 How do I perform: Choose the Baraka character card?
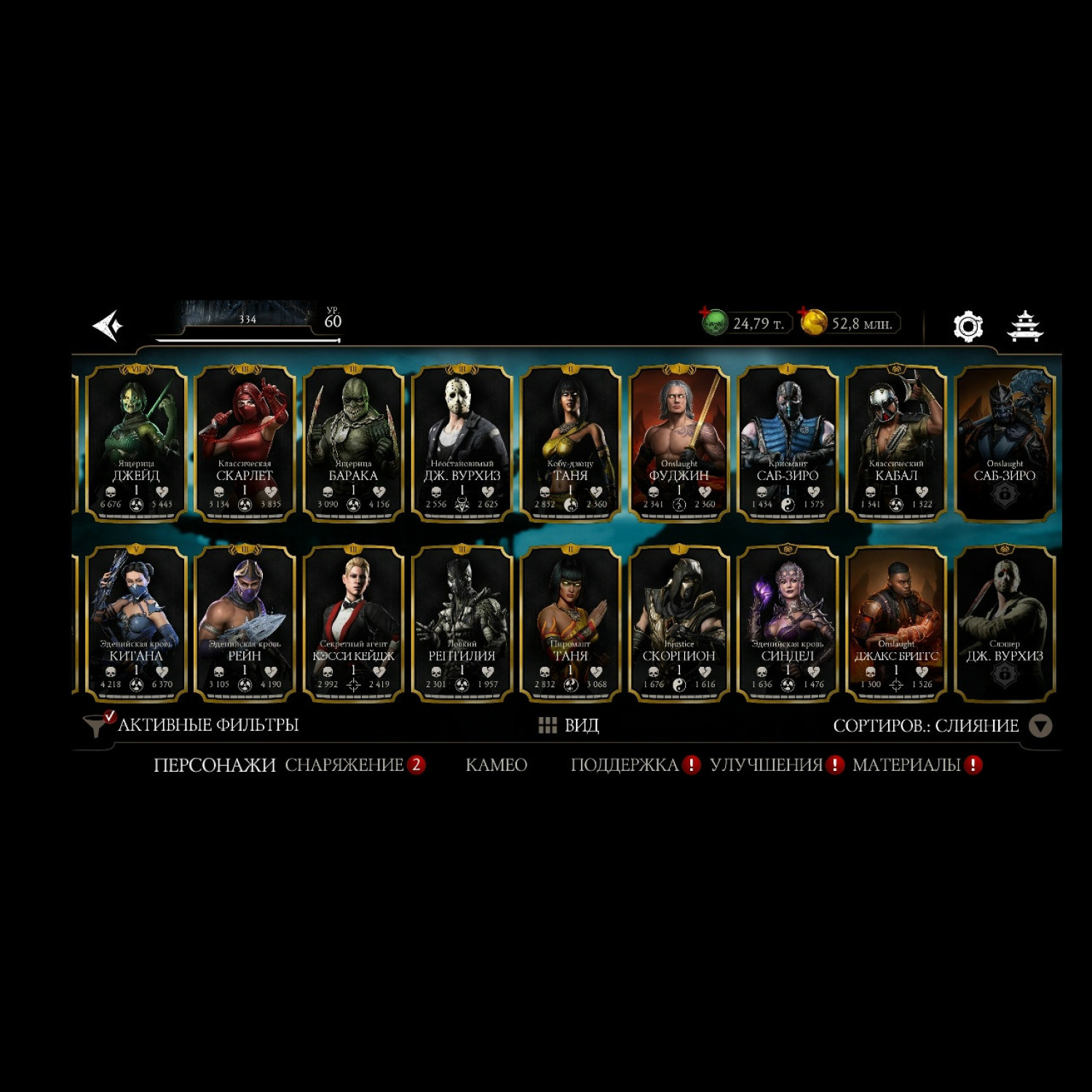coord(353,443)
